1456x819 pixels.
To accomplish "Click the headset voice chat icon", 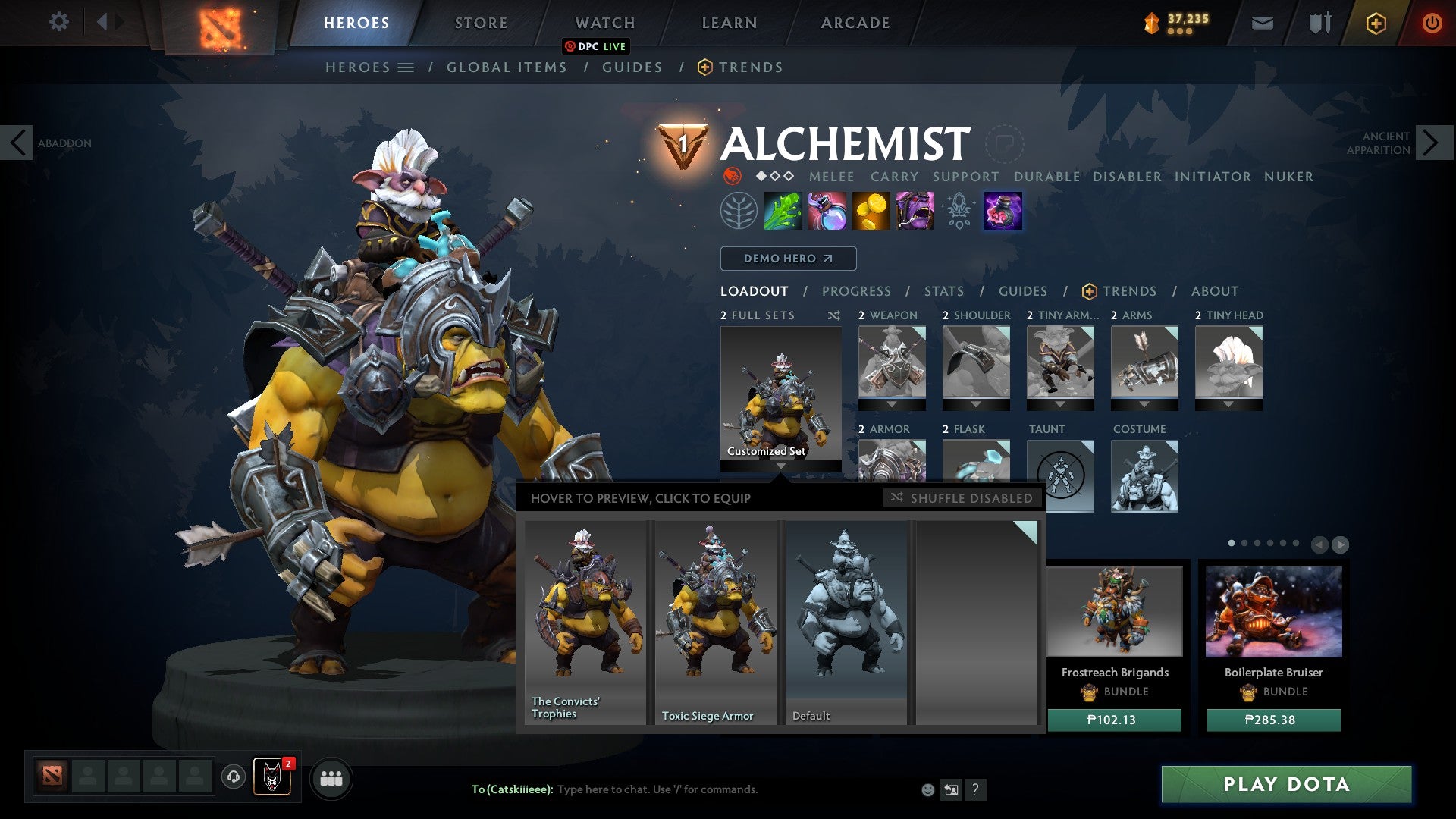I will 234,777.
